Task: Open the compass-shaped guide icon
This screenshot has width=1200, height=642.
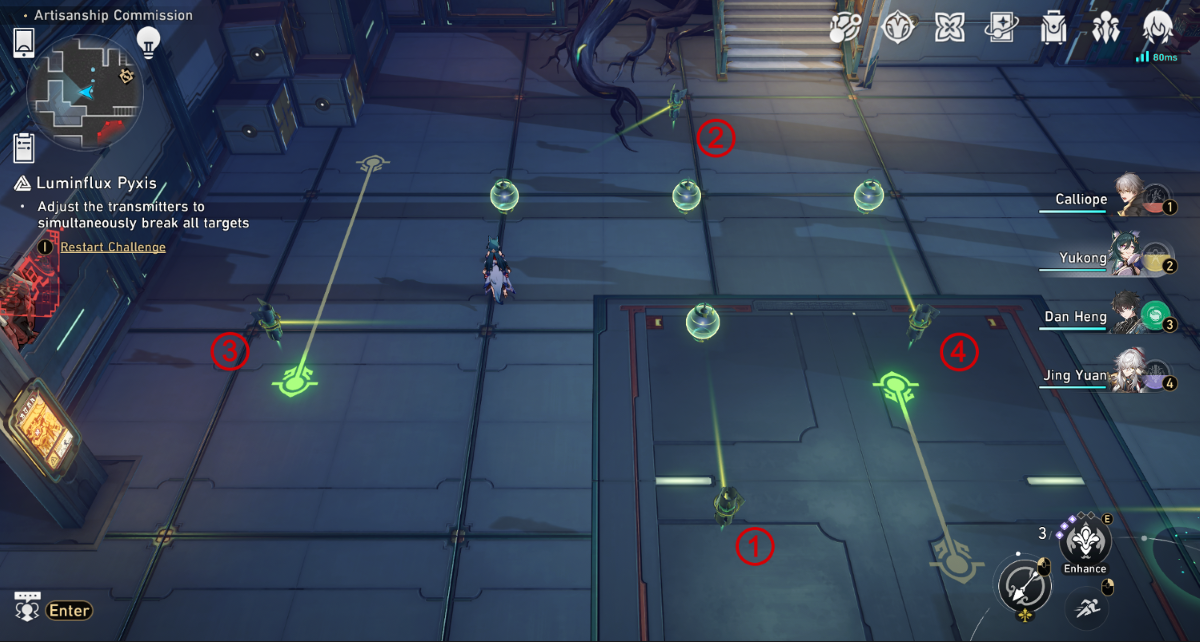Action: pyautogui.click(x=897, y=28)
